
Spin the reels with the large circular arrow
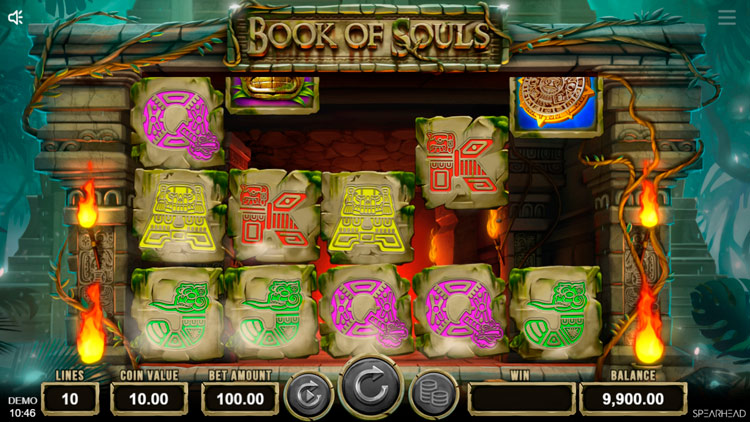pos(371,387)
